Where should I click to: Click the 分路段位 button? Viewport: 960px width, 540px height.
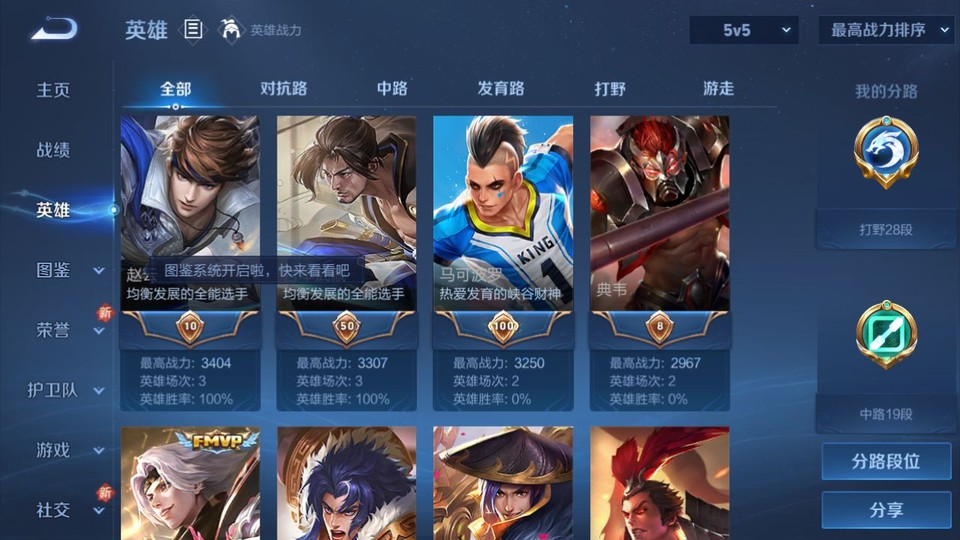(886, 462)
